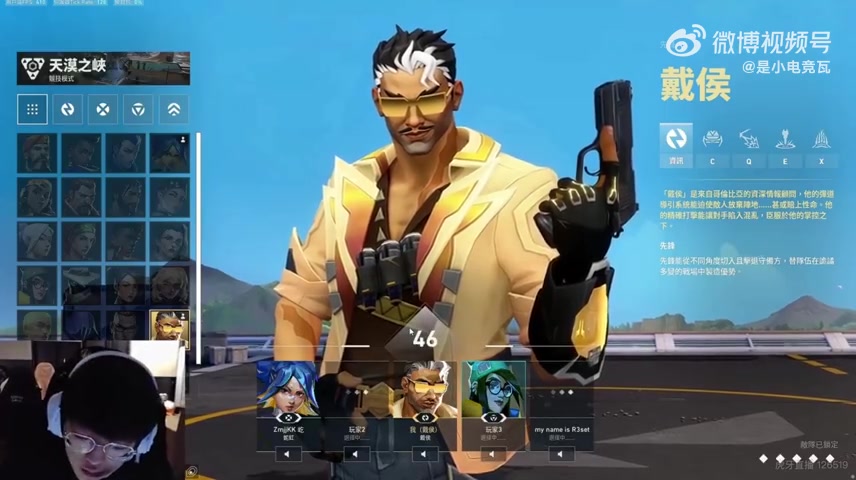Viewport: 856px width, 480px height.
Task: Toggle the speaker button under 我 (戴侯)
Action: [425, 454]
